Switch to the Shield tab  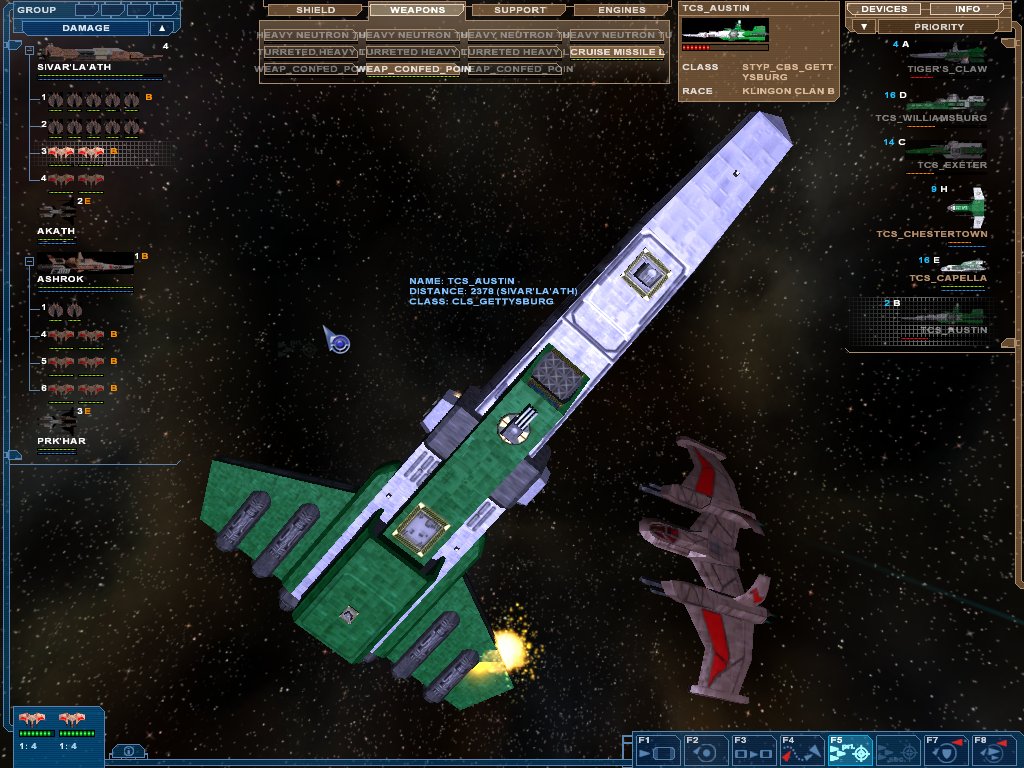pos(315,10)
